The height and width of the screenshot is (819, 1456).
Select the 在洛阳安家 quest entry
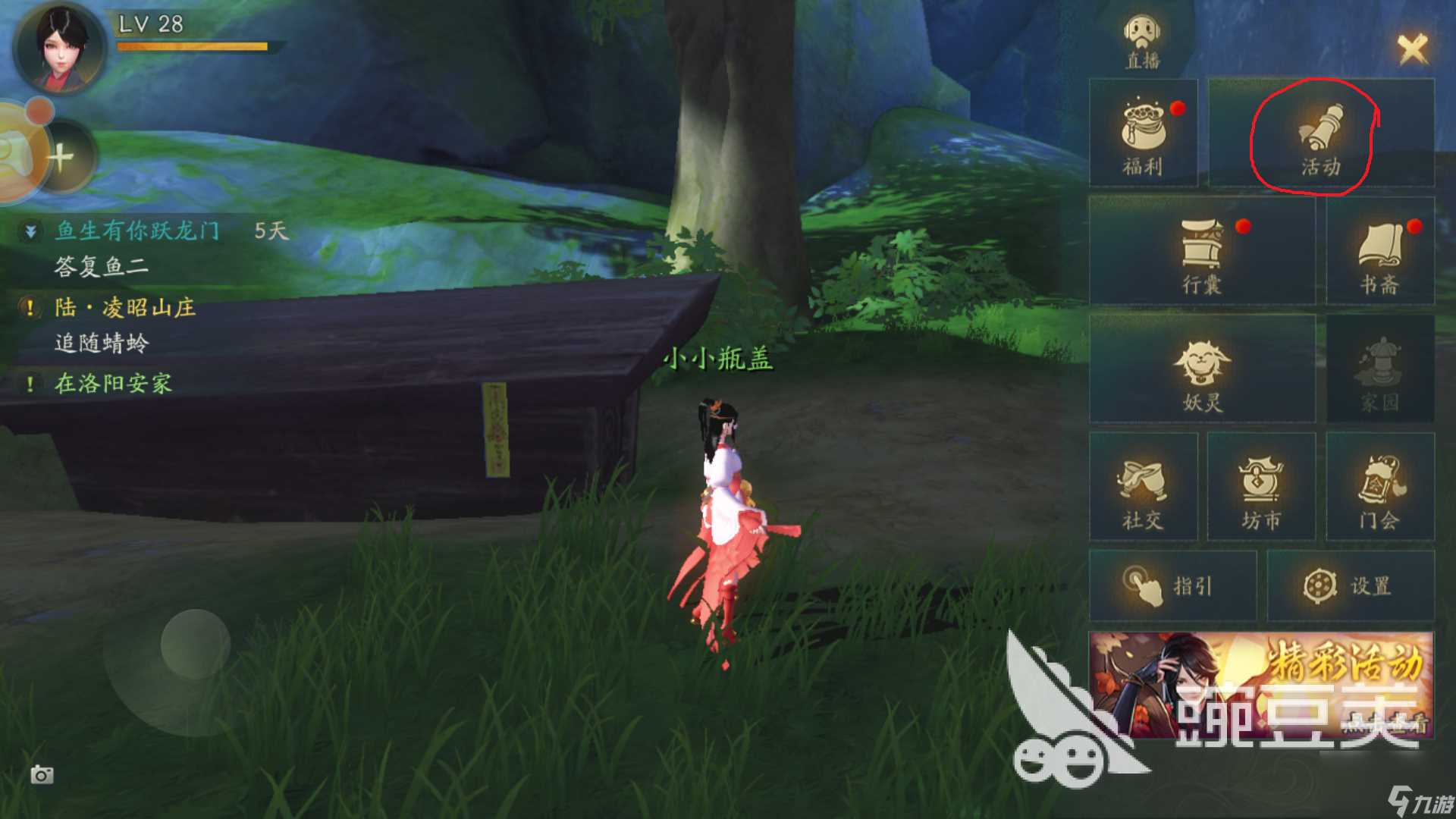(113, 384)
